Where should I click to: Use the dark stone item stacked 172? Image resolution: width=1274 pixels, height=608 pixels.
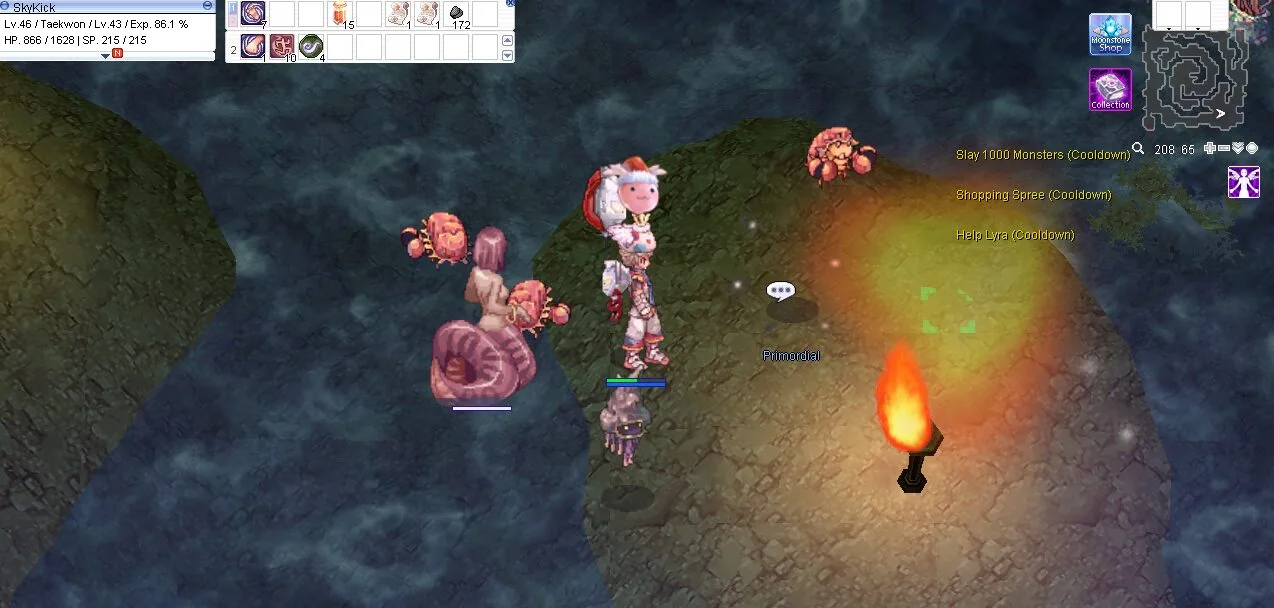click(x=457, y=14)
